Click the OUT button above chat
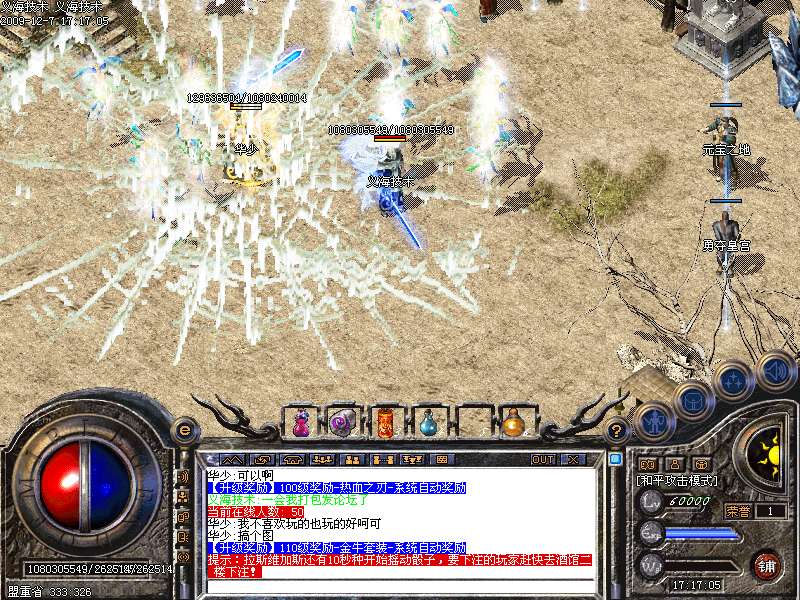This screenshot has width=800, height=600. pos(543,459)
